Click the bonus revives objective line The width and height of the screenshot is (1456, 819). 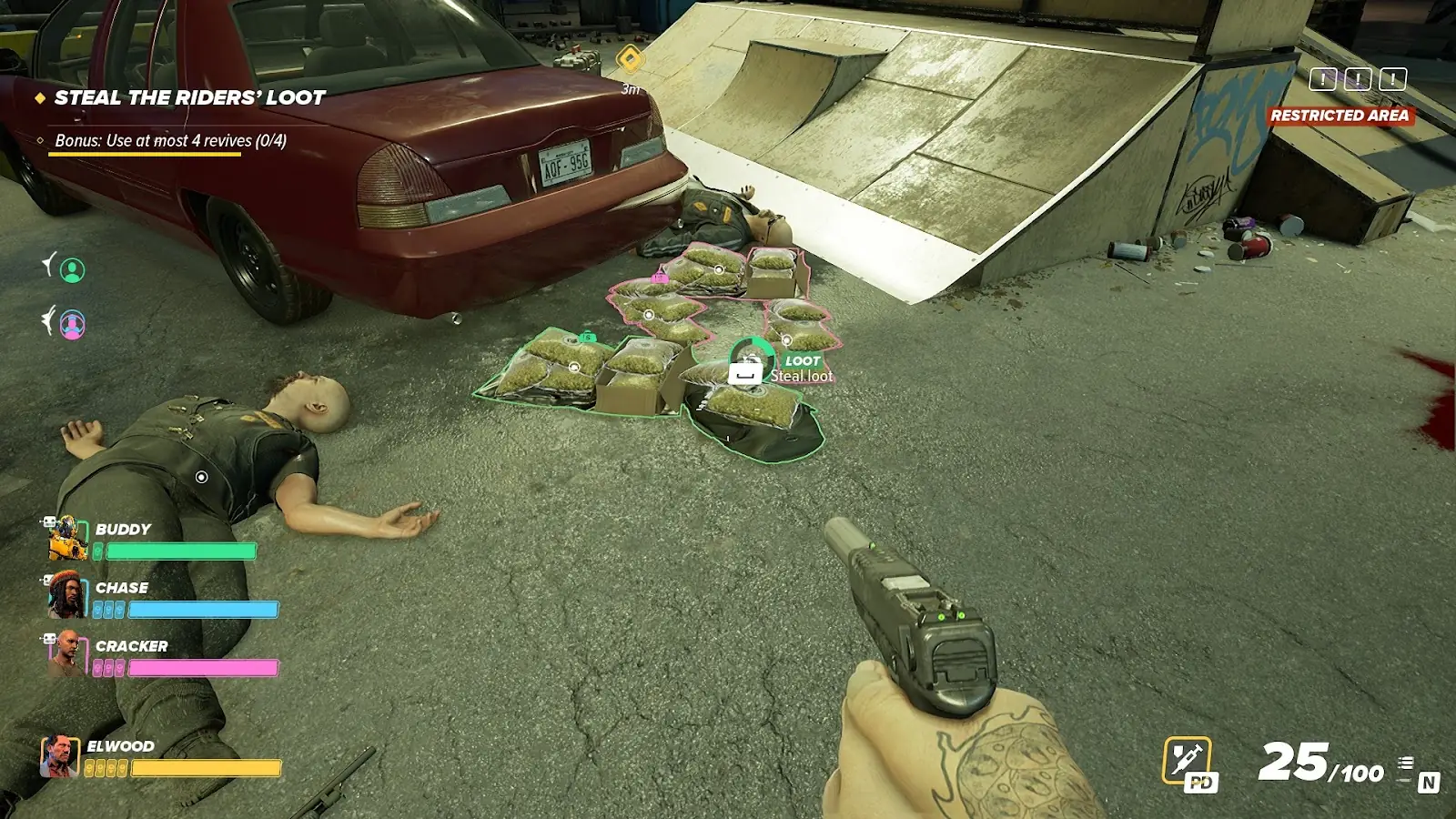(170, 141)
